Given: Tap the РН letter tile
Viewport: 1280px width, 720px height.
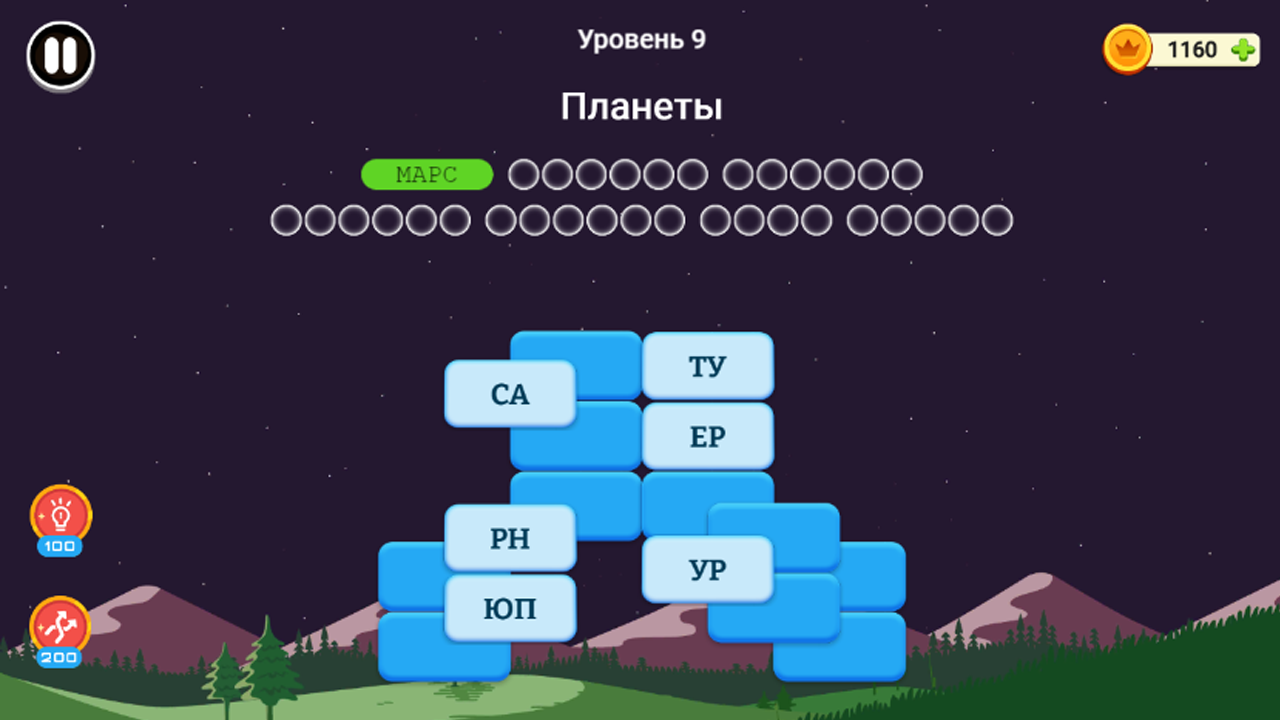Looking at the screenshot, I should click(510, 538).
